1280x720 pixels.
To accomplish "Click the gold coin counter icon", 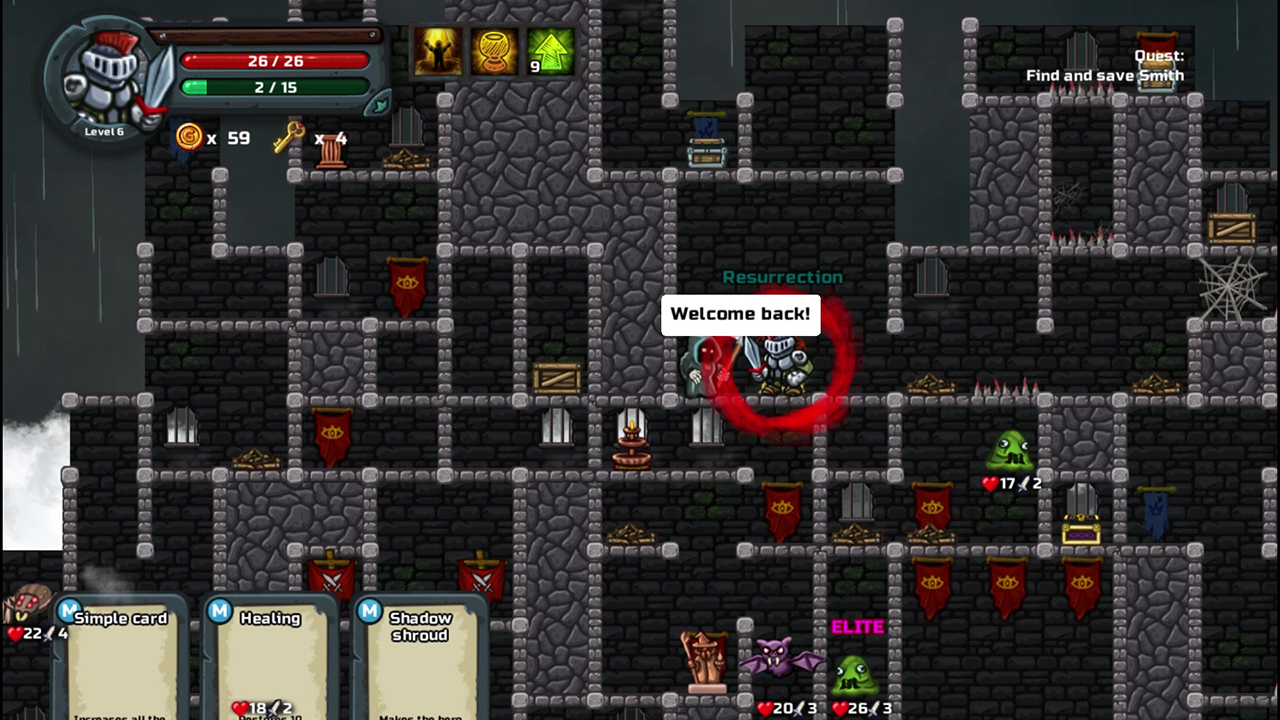I will click(x=189, y=138).
